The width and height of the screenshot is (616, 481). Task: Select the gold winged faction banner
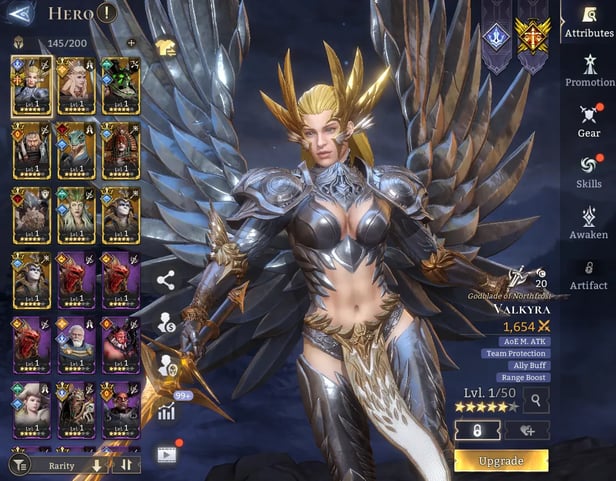tap(531, 36)
